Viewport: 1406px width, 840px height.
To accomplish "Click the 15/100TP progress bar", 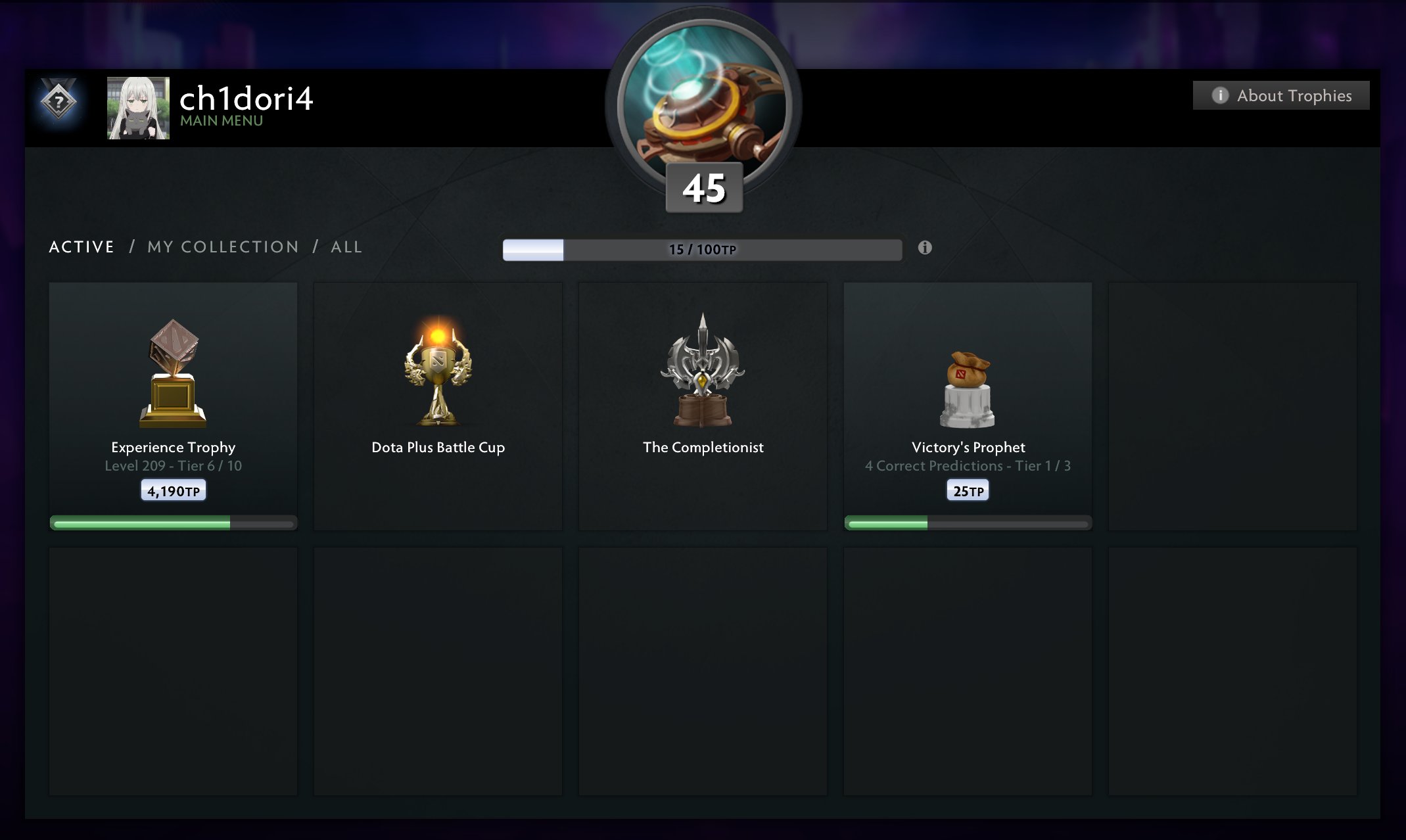I will (x=703, y=248).
